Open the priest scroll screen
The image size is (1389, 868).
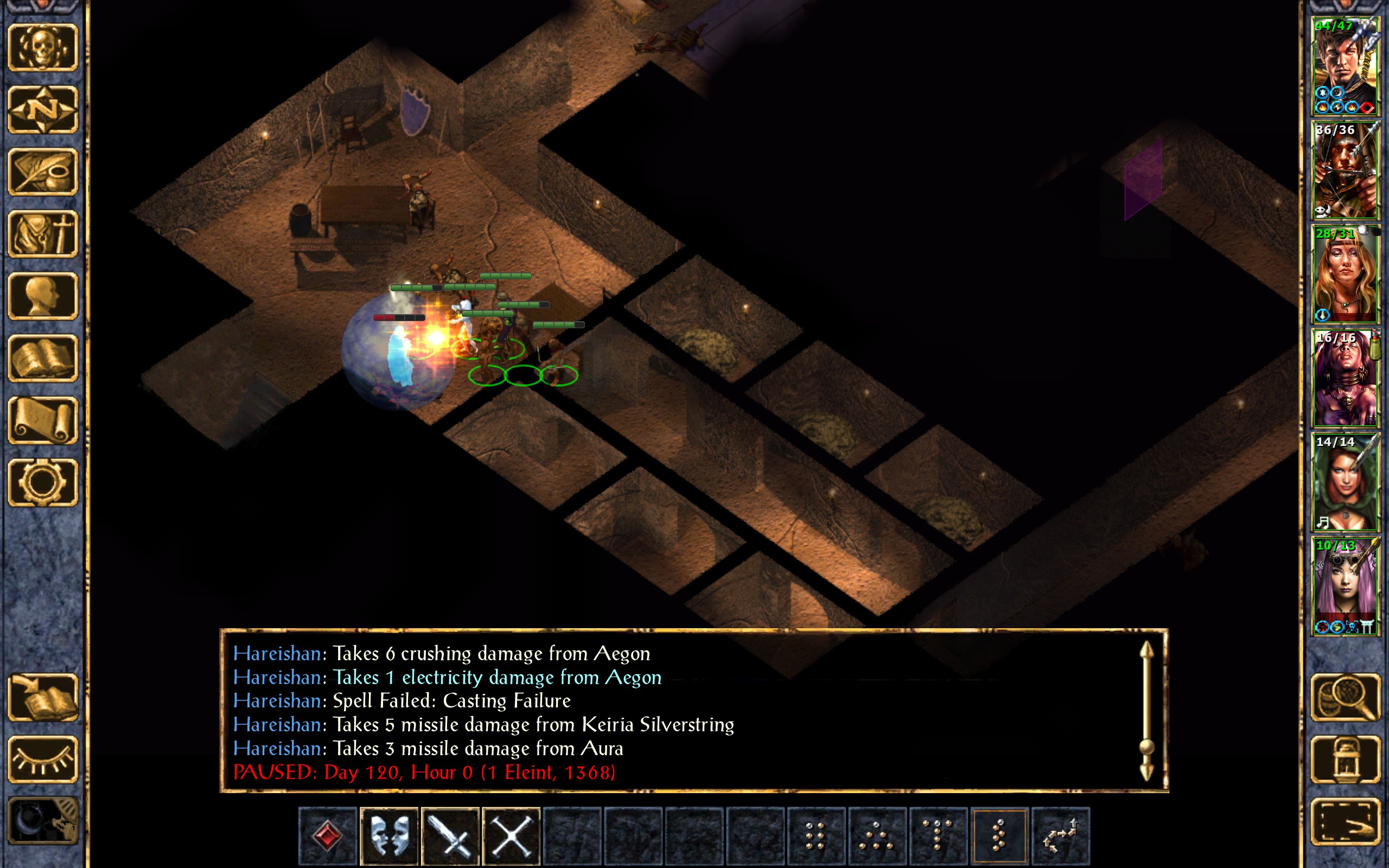pos(42,421)
